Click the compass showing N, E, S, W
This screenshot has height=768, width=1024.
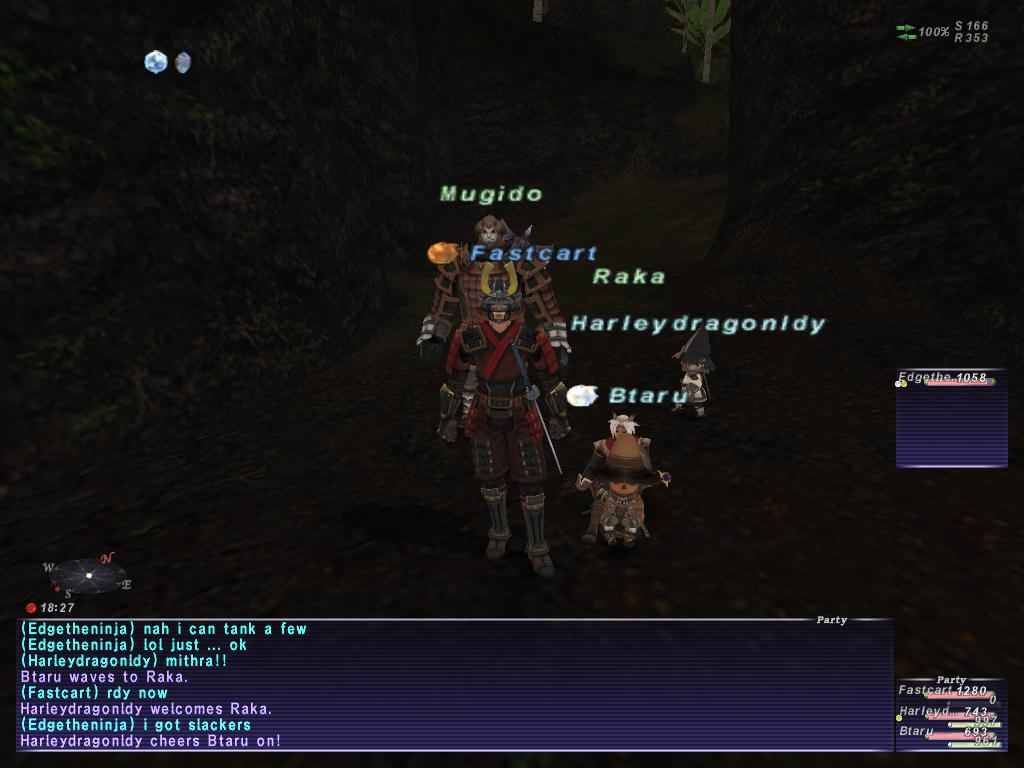pyautogui.click(x=88, y=575)
